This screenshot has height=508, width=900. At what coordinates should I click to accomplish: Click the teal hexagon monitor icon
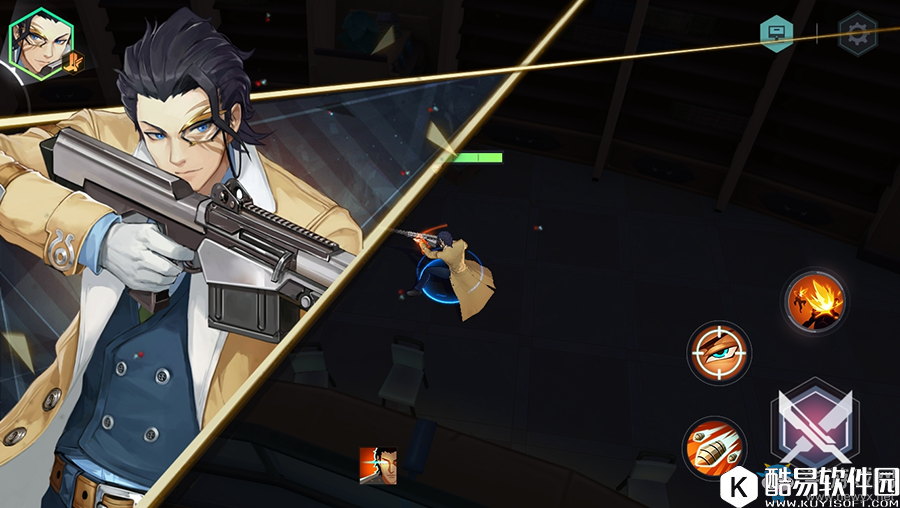777,34
